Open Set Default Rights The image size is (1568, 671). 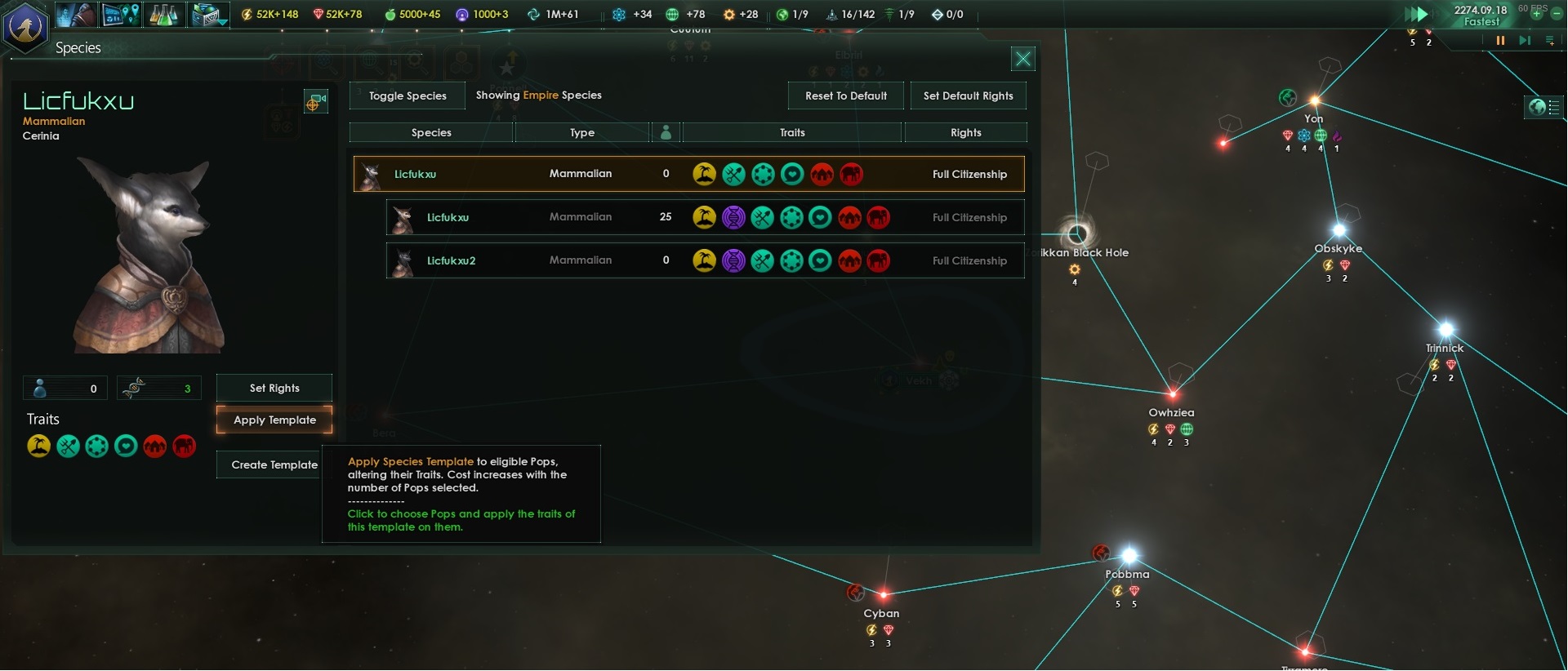tap(968, 96)
